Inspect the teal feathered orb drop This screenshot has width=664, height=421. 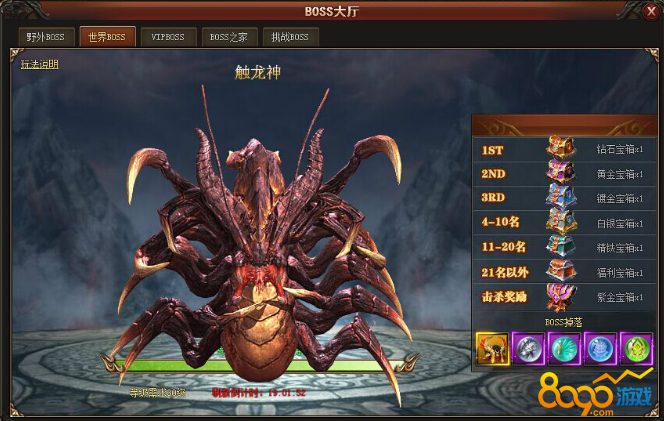pos(563,349)
